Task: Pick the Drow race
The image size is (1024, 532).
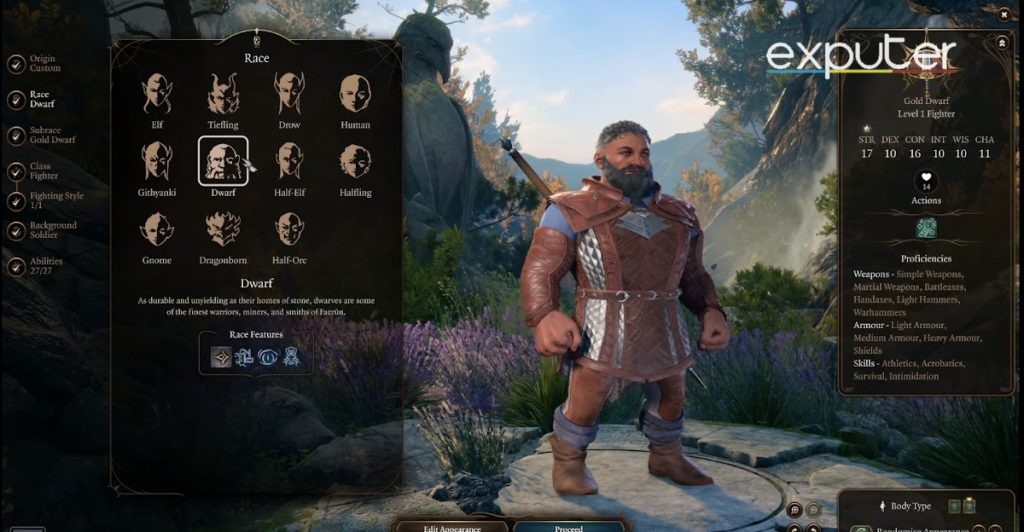Action: [x=289, y=95]
